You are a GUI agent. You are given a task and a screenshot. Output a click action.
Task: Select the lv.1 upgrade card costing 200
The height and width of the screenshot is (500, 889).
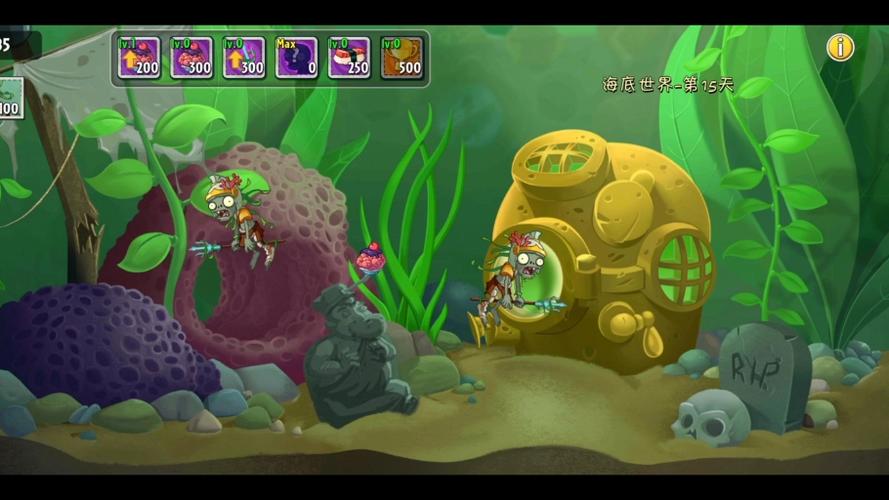pyautogui.click(x=138, y=58)
